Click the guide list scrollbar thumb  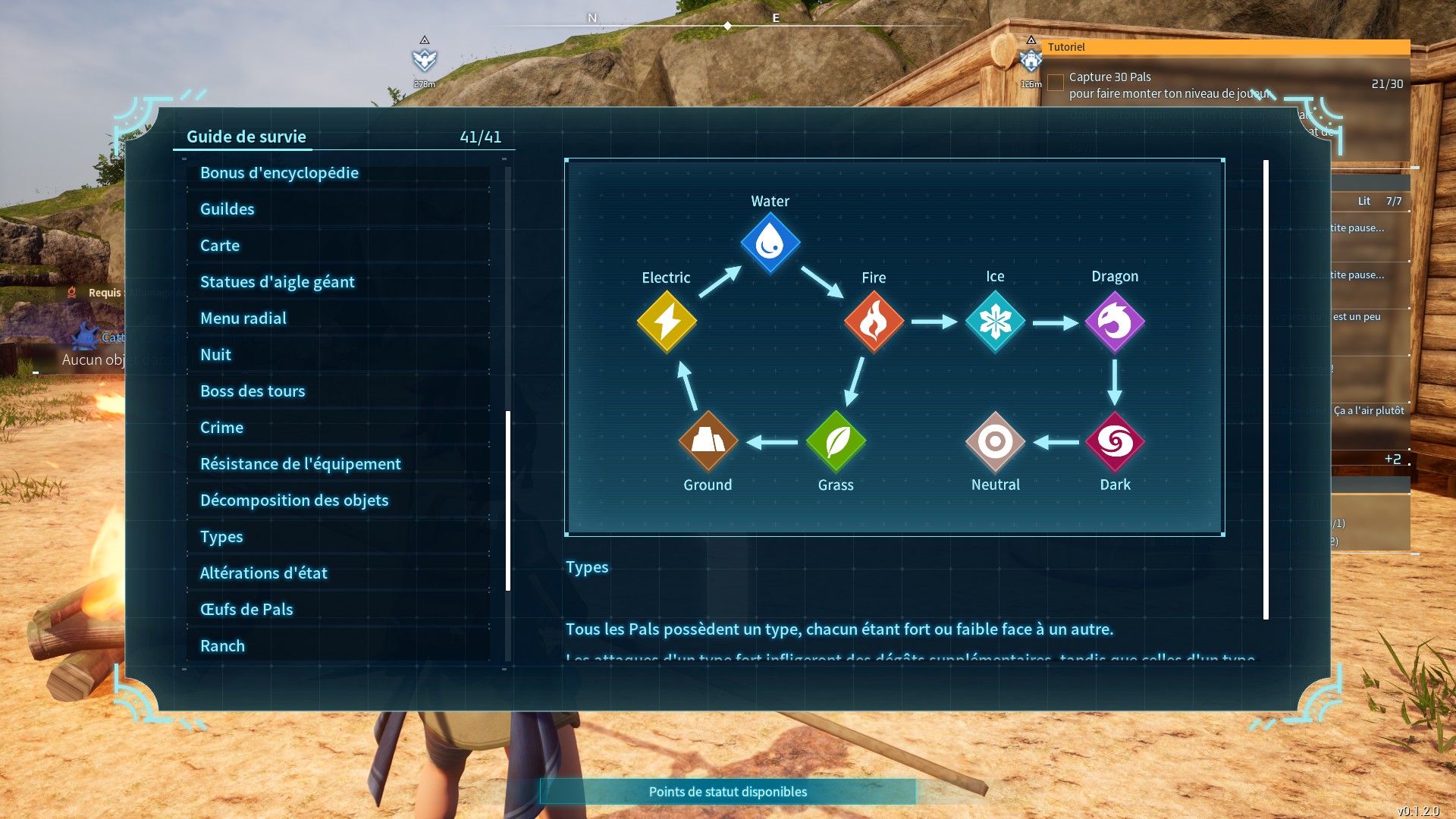point(508,500)
